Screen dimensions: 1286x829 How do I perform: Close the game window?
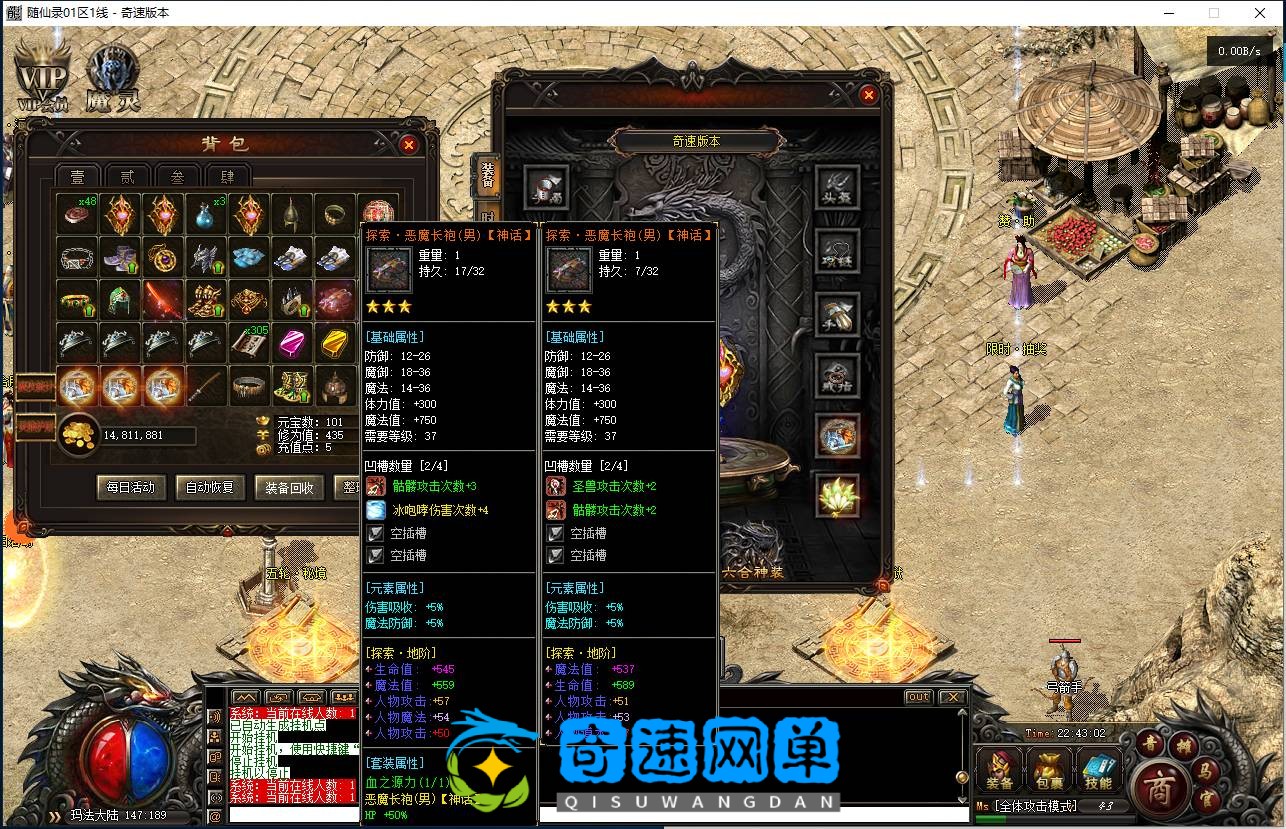[x=1260, y=13]
